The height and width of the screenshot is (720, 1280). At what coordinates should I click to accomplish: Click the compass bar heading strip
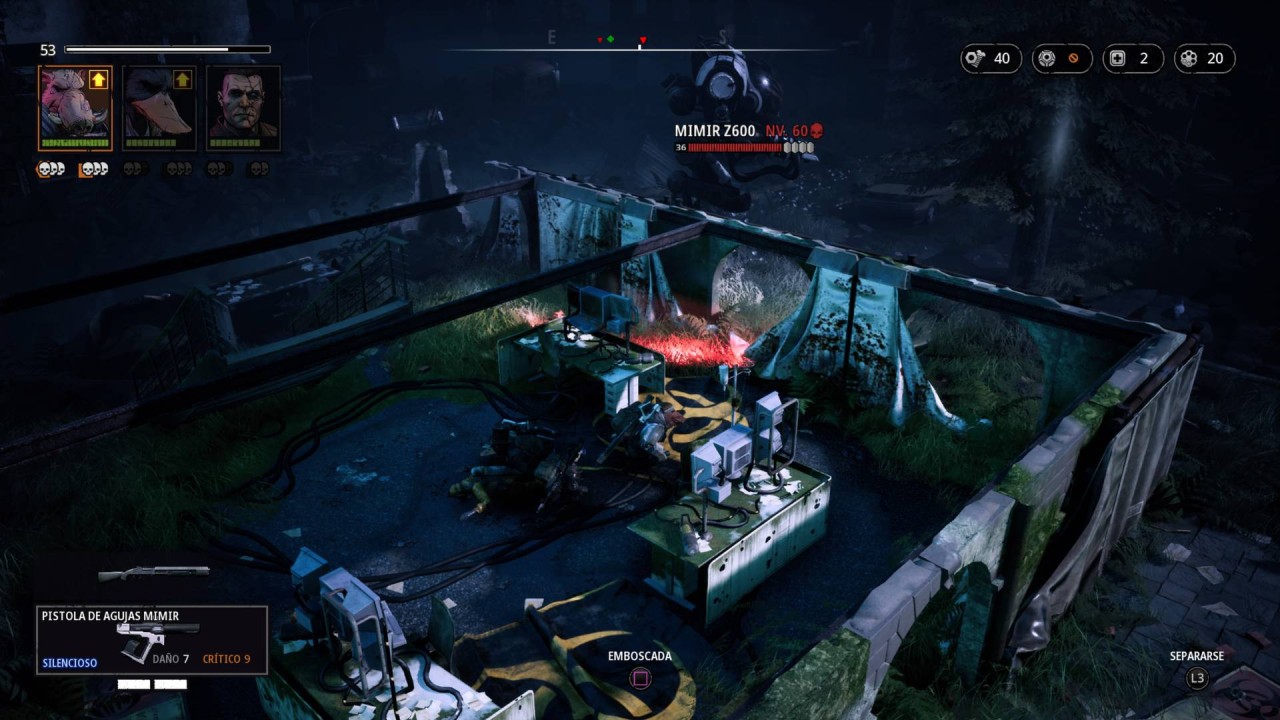click(640, 47)
